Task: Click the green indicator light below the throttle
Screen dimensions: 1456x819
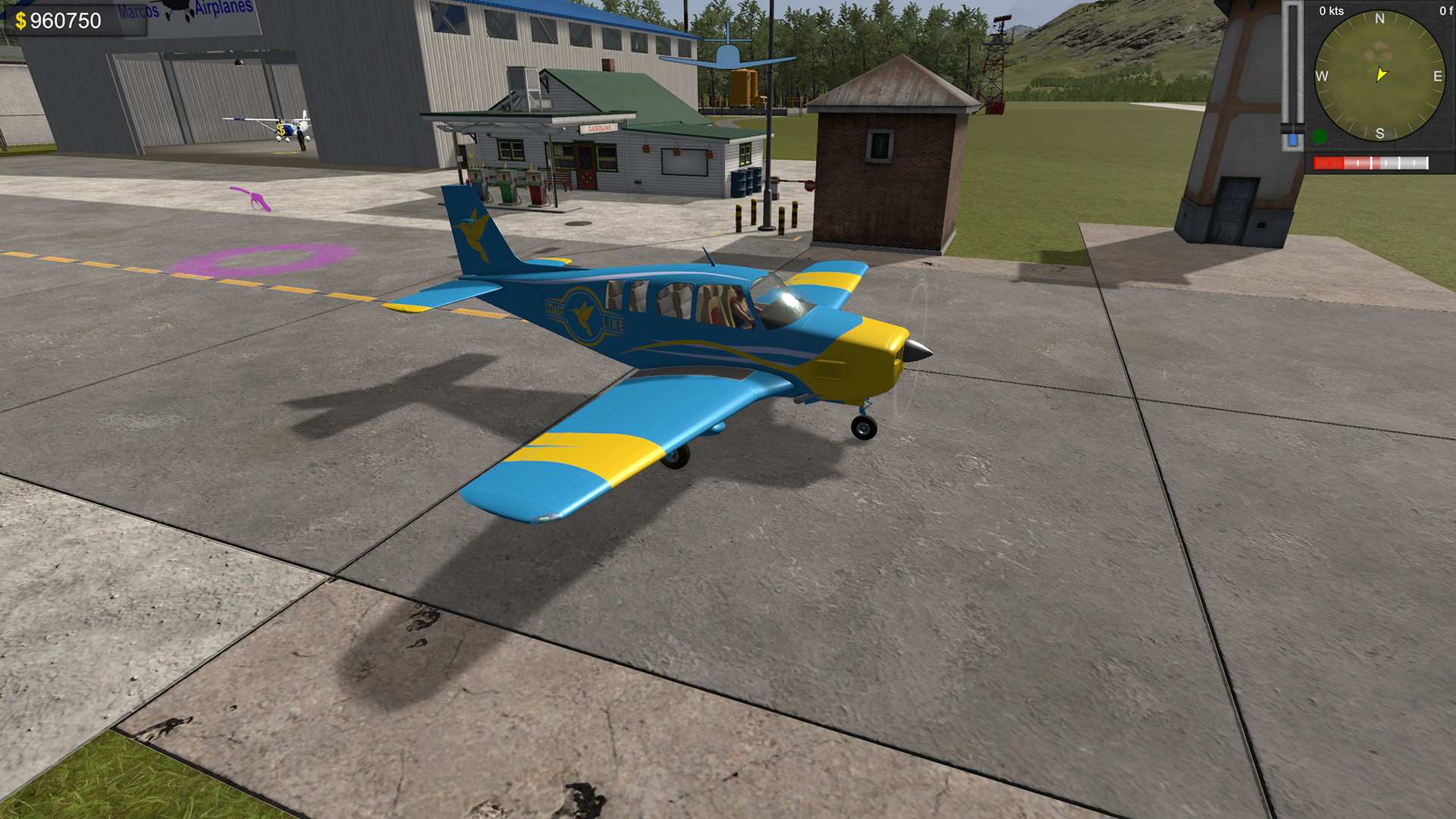Action: pyautogui.click(x=1319, y=136)
